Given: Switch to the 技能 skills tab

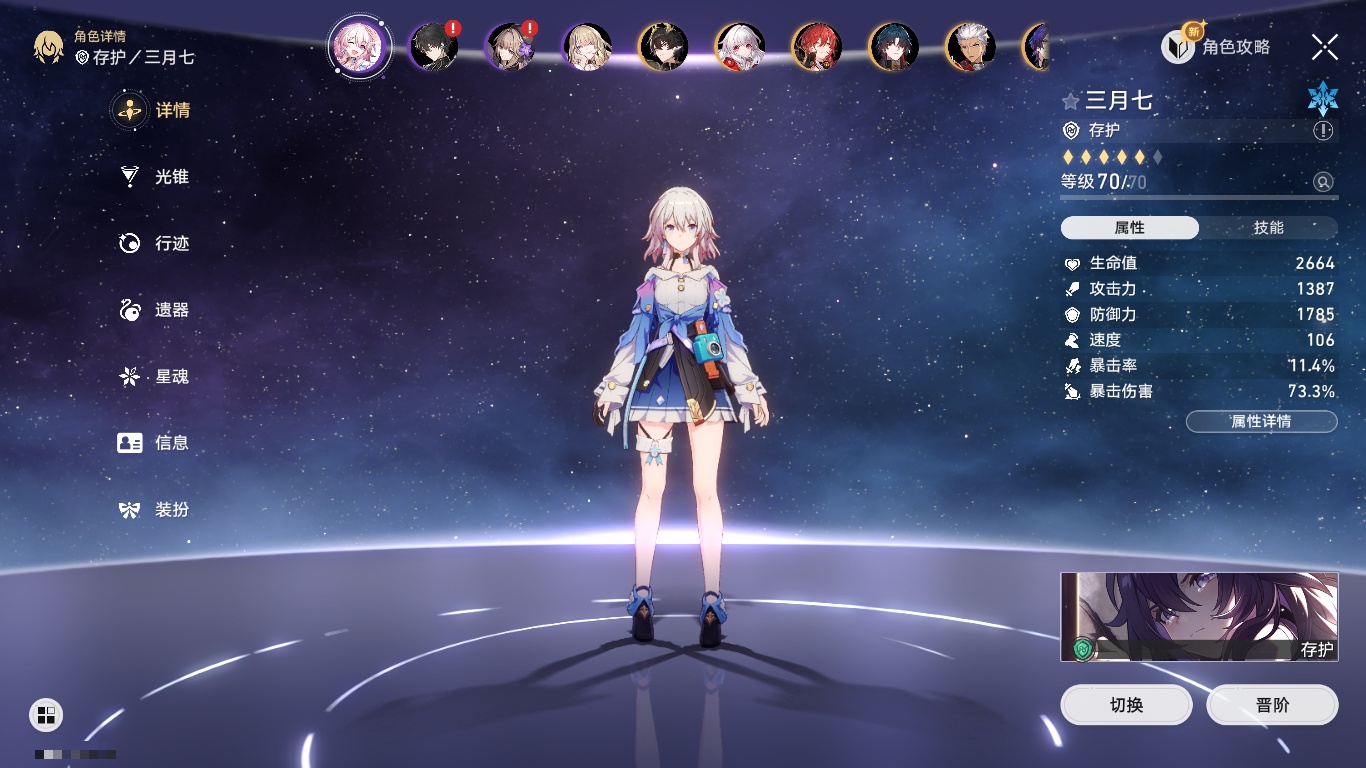Looking at the screenshot, I should point(1268,228).
